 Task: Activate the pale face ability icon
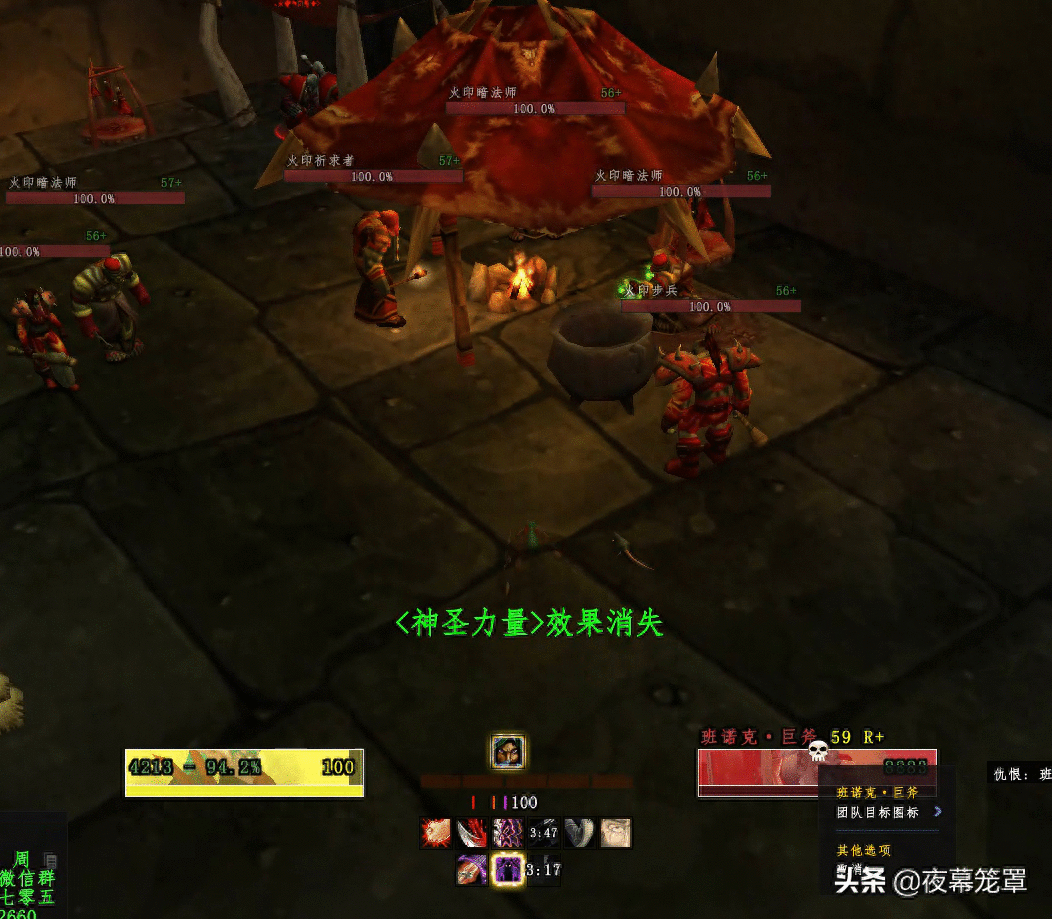coord(616,833)
